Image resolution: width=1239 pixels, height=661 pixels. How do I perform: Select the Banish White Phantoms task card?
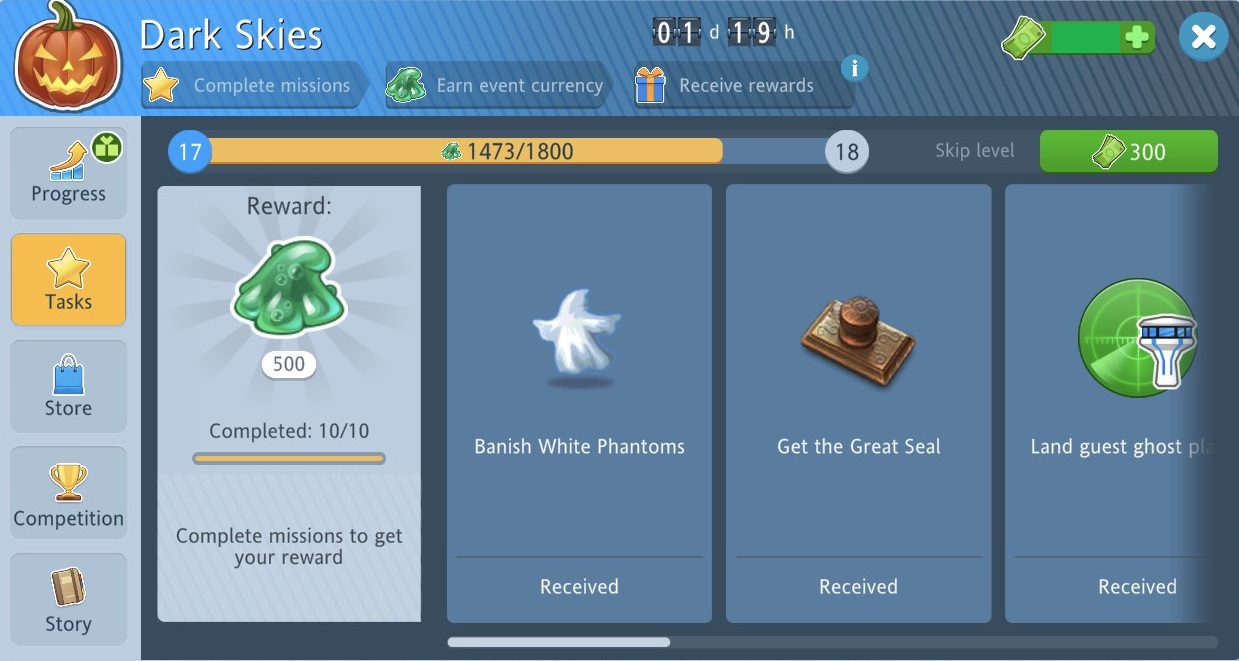(579, 403)
